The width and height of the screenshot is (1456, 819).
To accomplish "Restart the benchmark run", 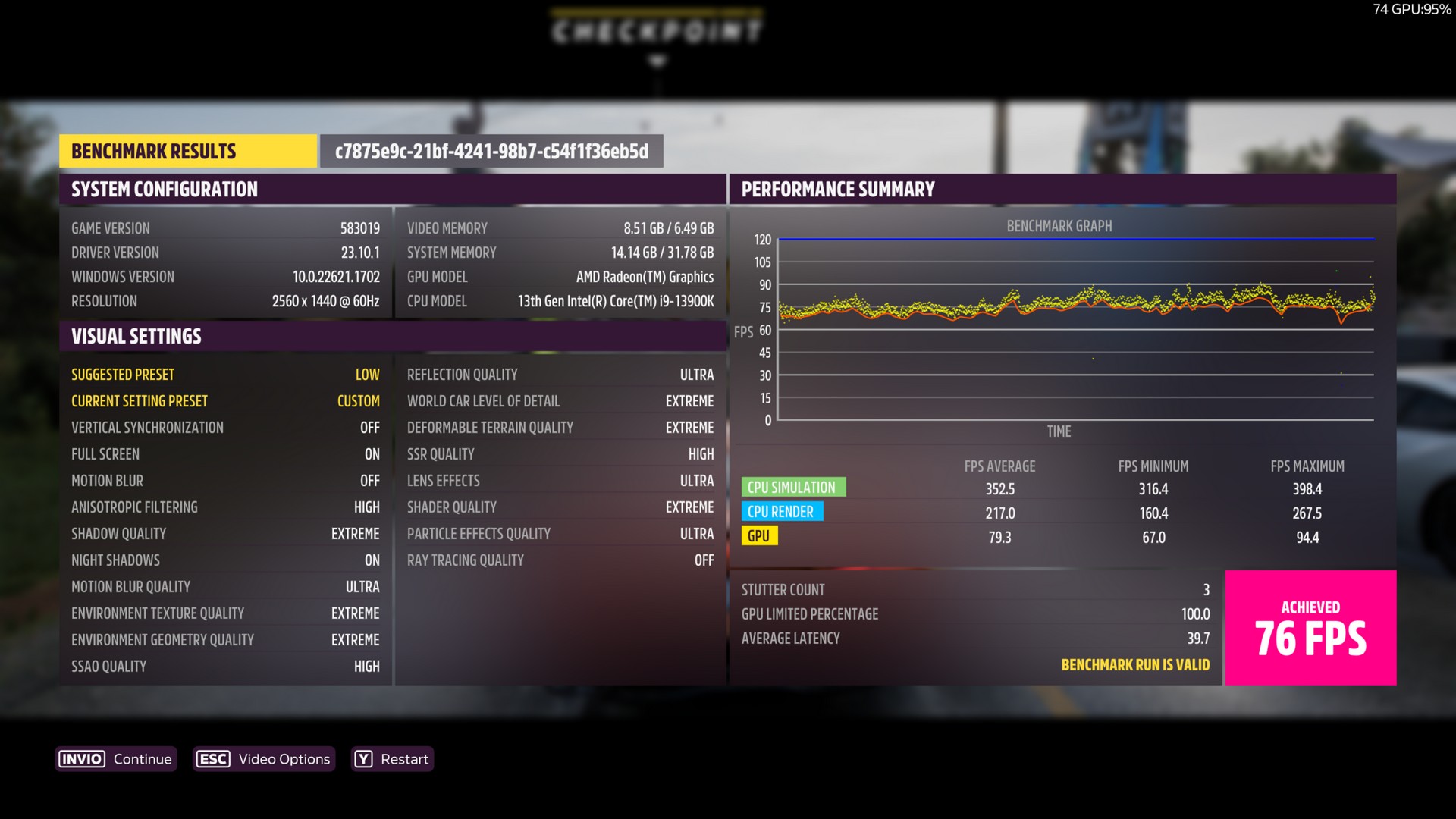I will pyautogui.click(x=392, y=759).
